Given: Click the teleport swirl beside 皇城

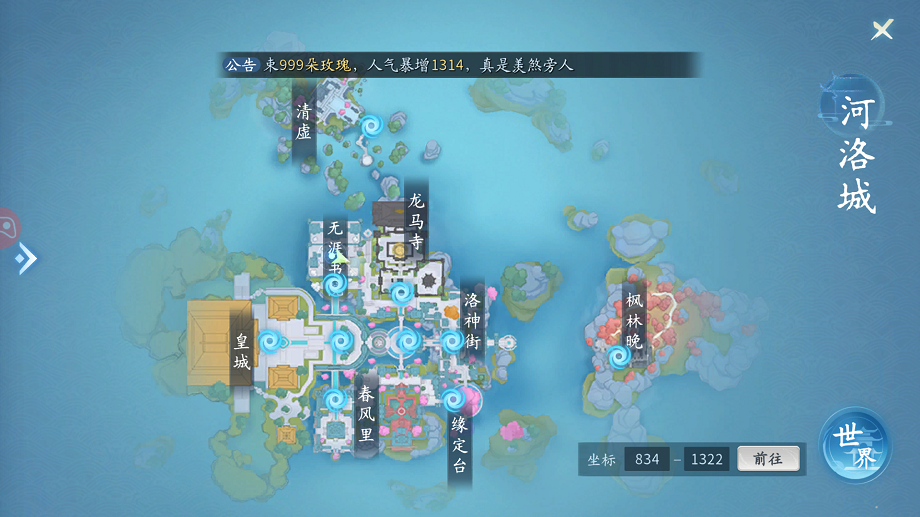Looking at the screenshot, I should click(x=268, y=342).
